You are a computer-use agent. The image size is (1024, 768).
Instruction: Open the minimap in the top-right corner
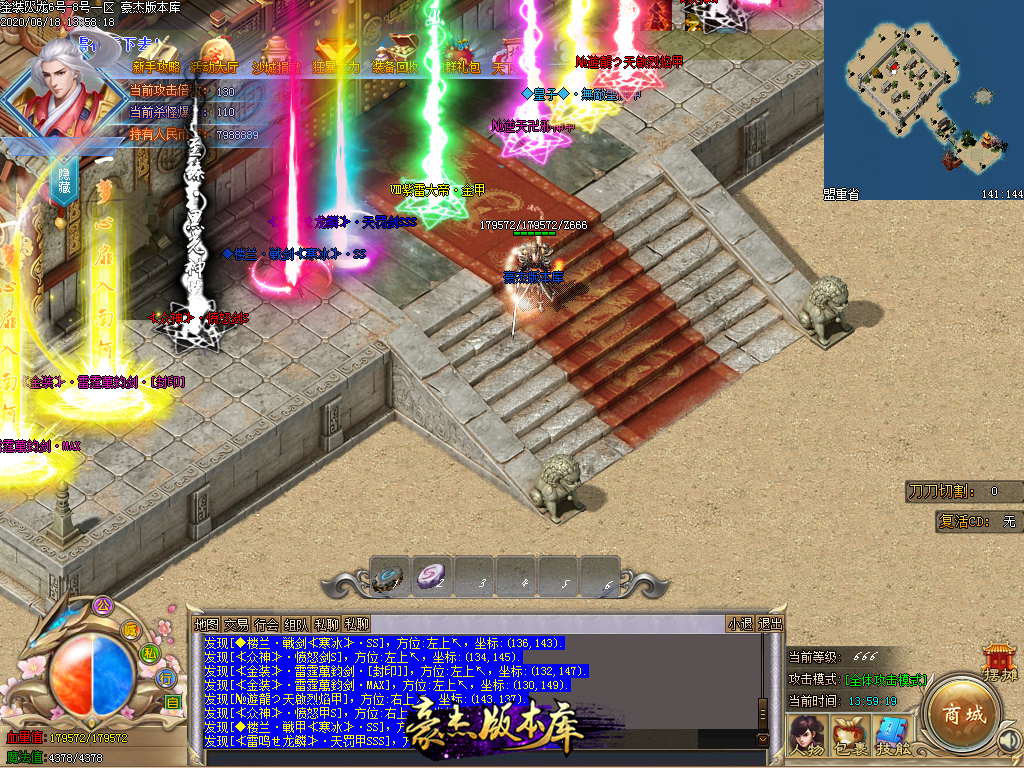click(923, 100)
